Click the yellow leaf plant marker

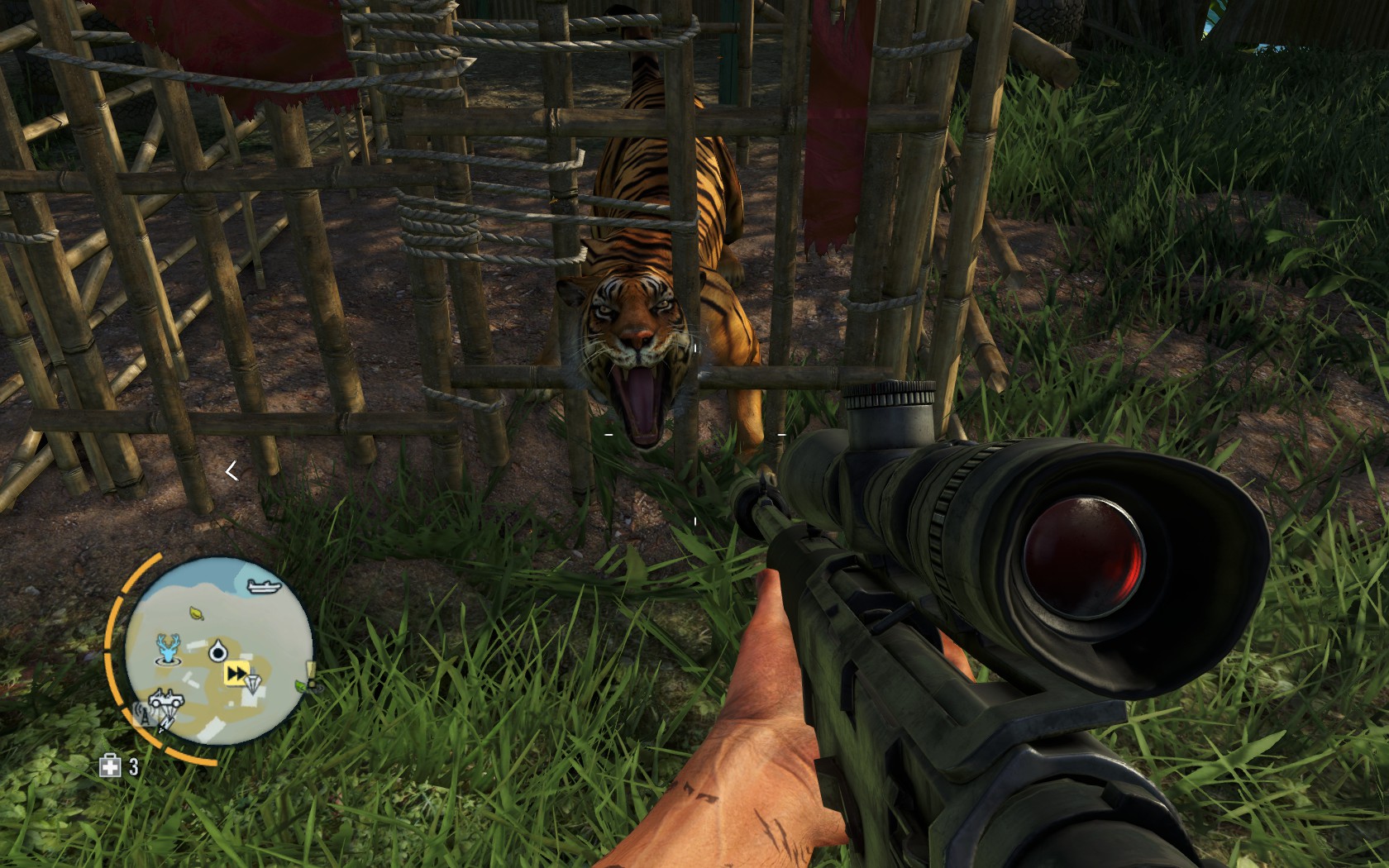point(197,613)
